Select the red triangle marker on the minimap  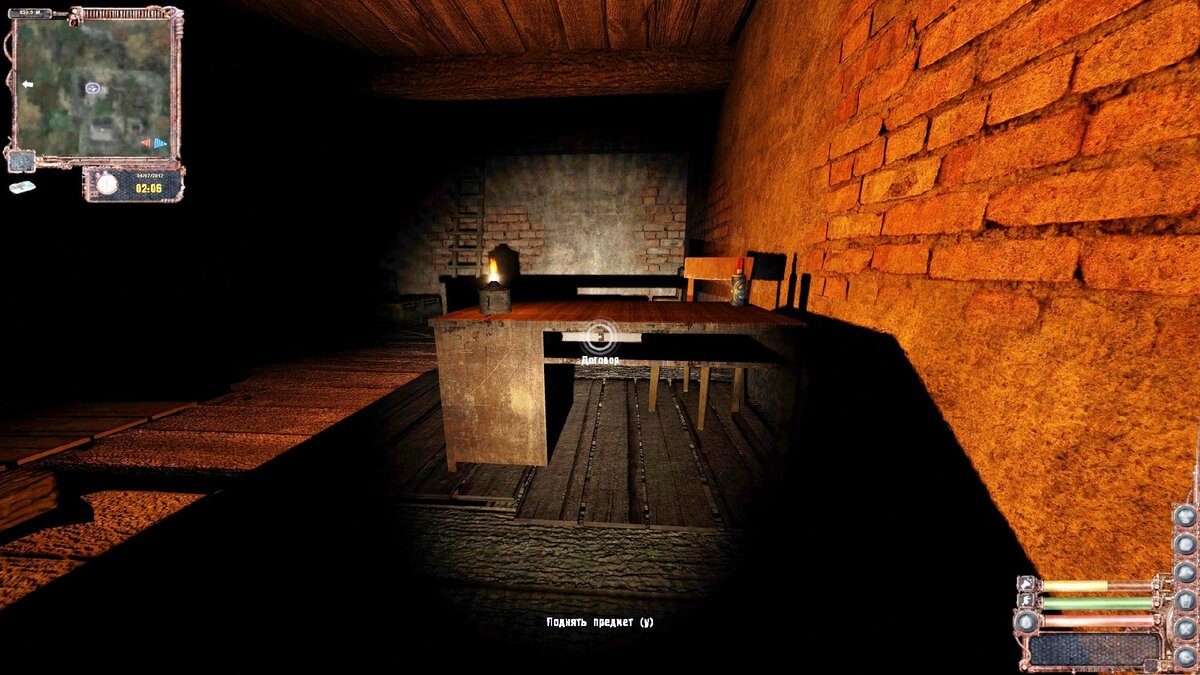[146, 143]
